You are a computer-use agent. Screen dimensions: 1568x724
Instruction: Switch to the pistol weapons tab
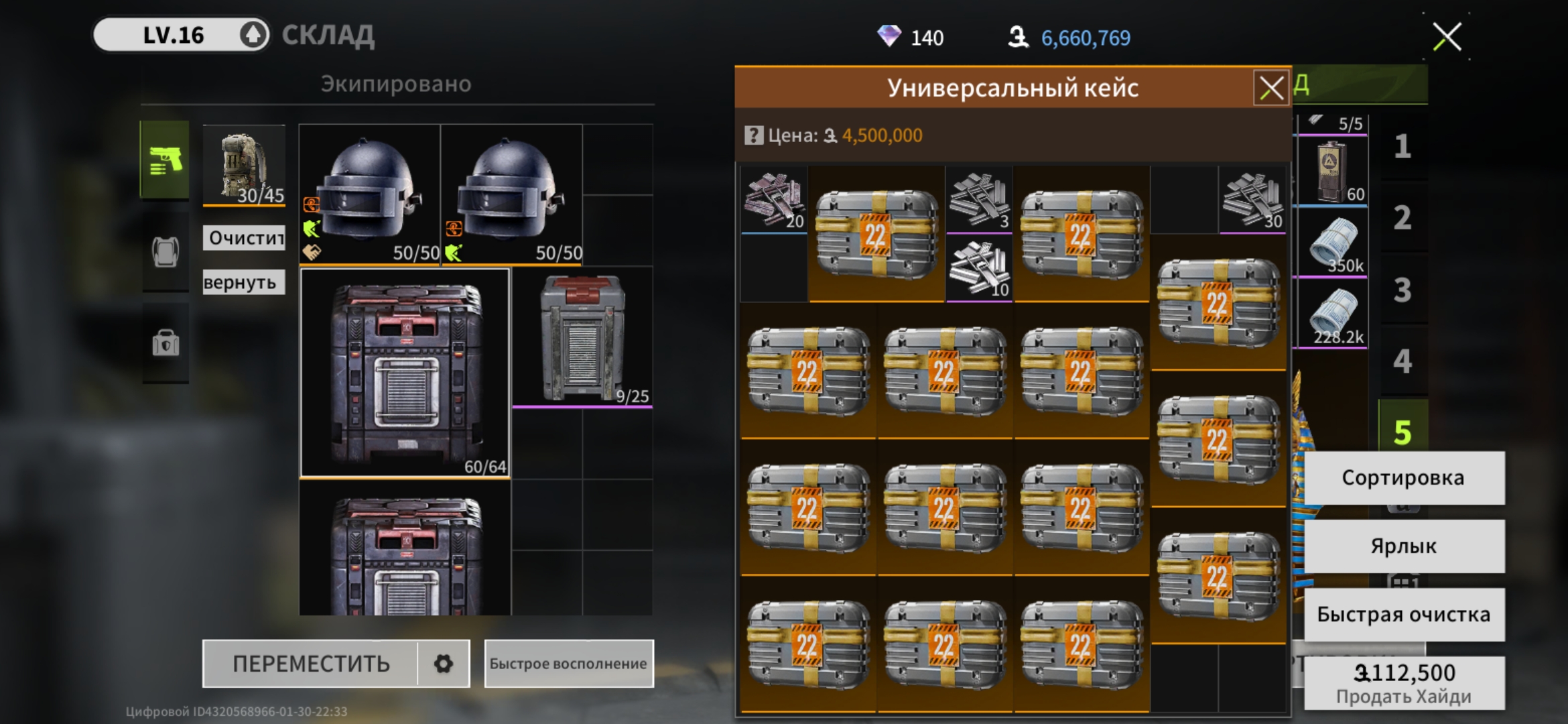165,160
